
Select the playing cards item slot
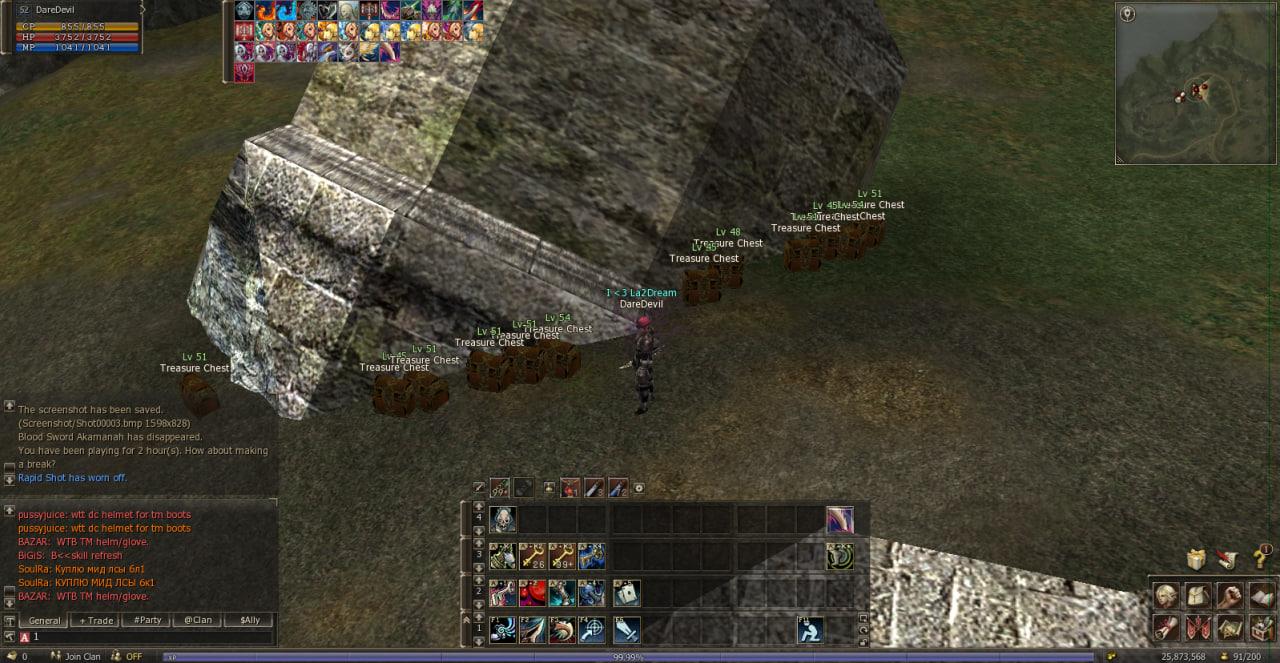(627, 593)
